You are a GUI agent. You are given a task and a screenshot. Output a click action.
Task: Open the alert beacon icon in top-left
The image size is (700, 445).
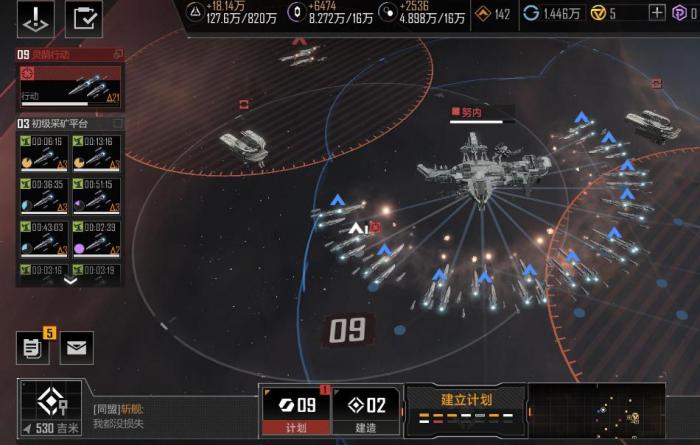coord(37,18)
